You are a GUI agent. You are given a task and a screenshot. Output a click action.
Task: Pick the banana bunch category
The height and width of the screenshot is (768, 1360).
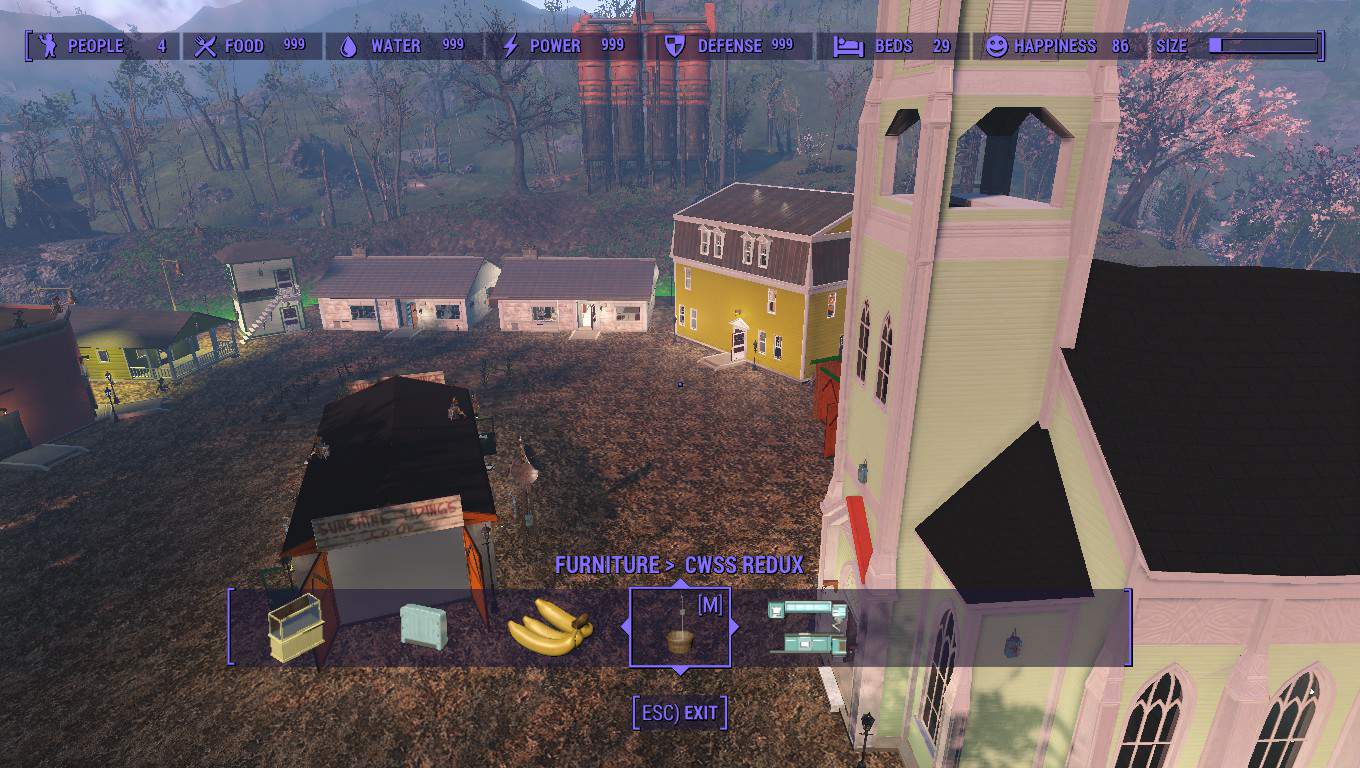[550, 627]
